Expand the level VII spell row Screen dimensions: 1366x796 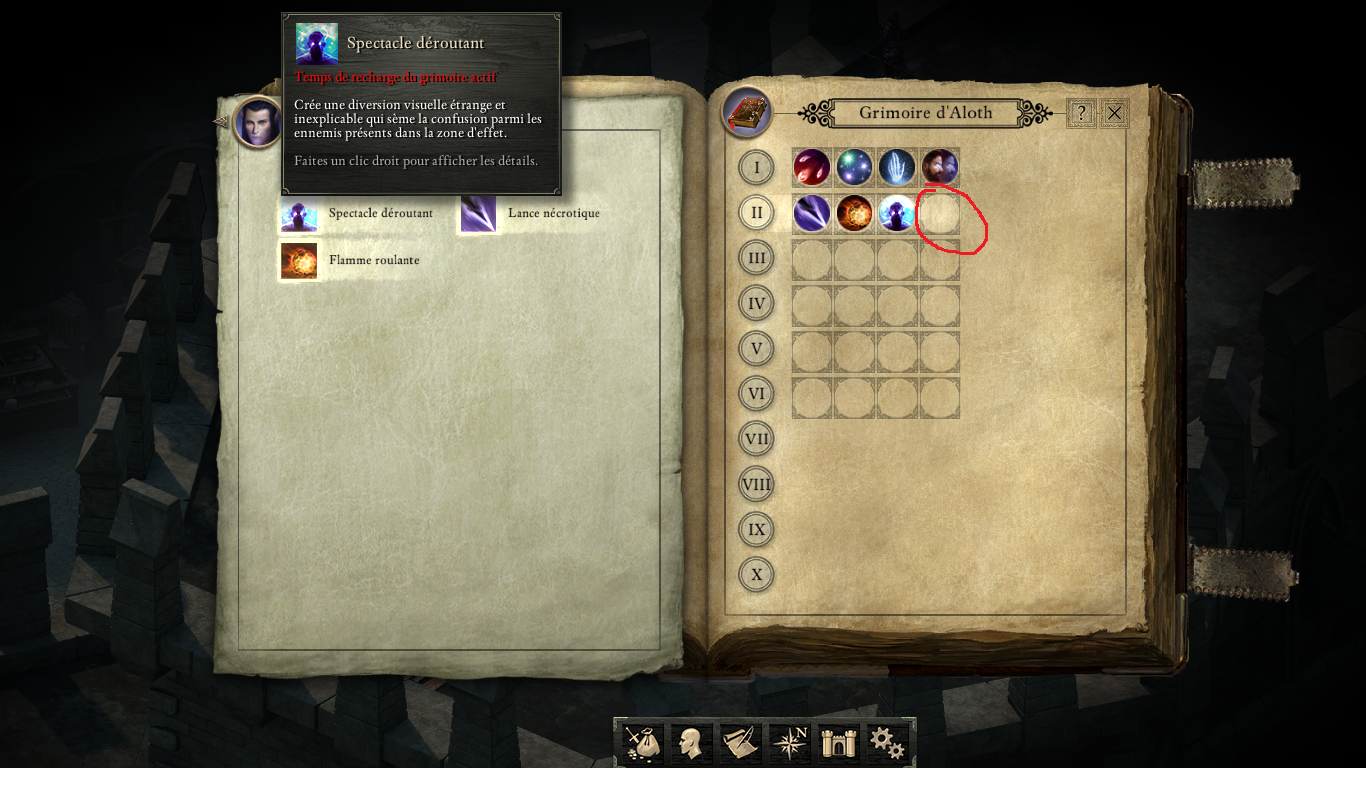tap(756, 438)
